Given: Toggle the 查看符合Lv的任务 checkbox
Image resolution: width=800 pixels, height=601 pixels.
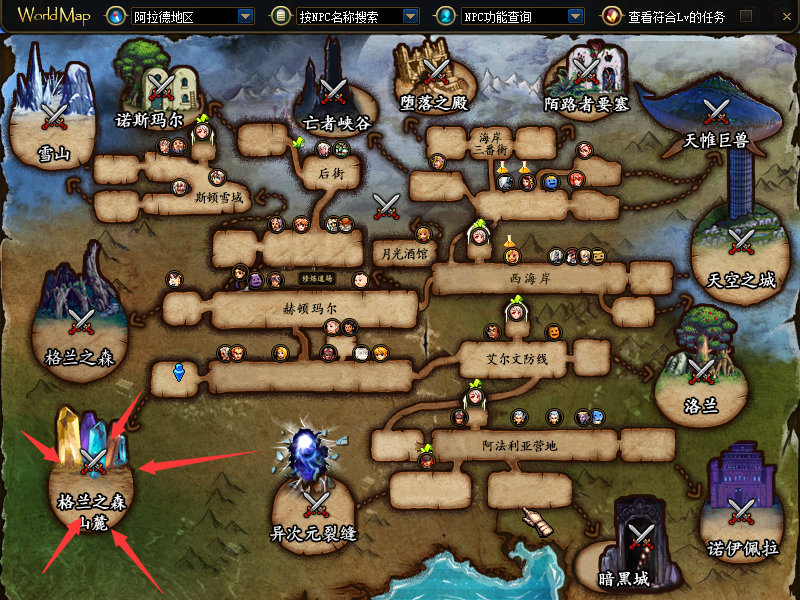Looking at the screenshot, I should tap(746, 16).
